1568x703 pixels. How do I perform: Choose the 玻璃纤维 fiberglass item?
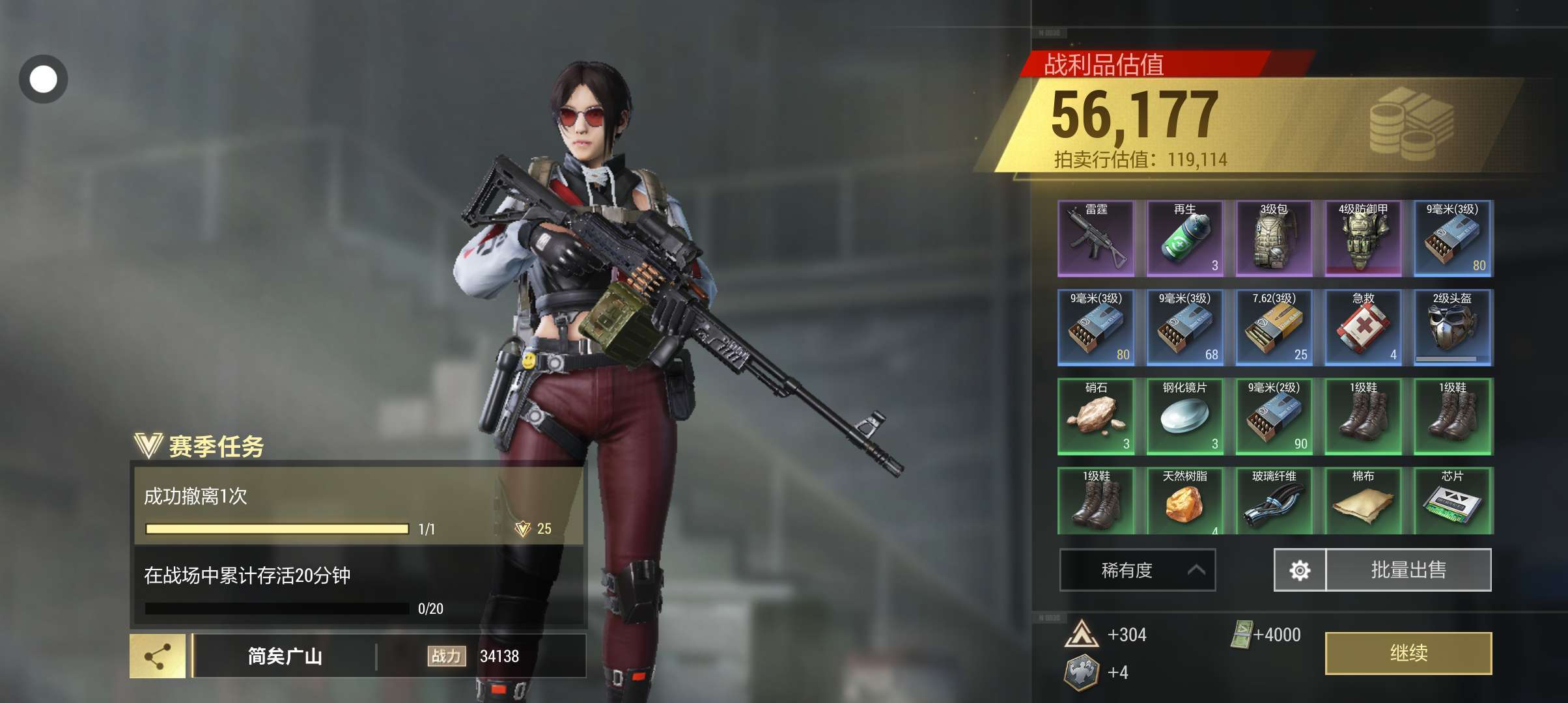1274,501
